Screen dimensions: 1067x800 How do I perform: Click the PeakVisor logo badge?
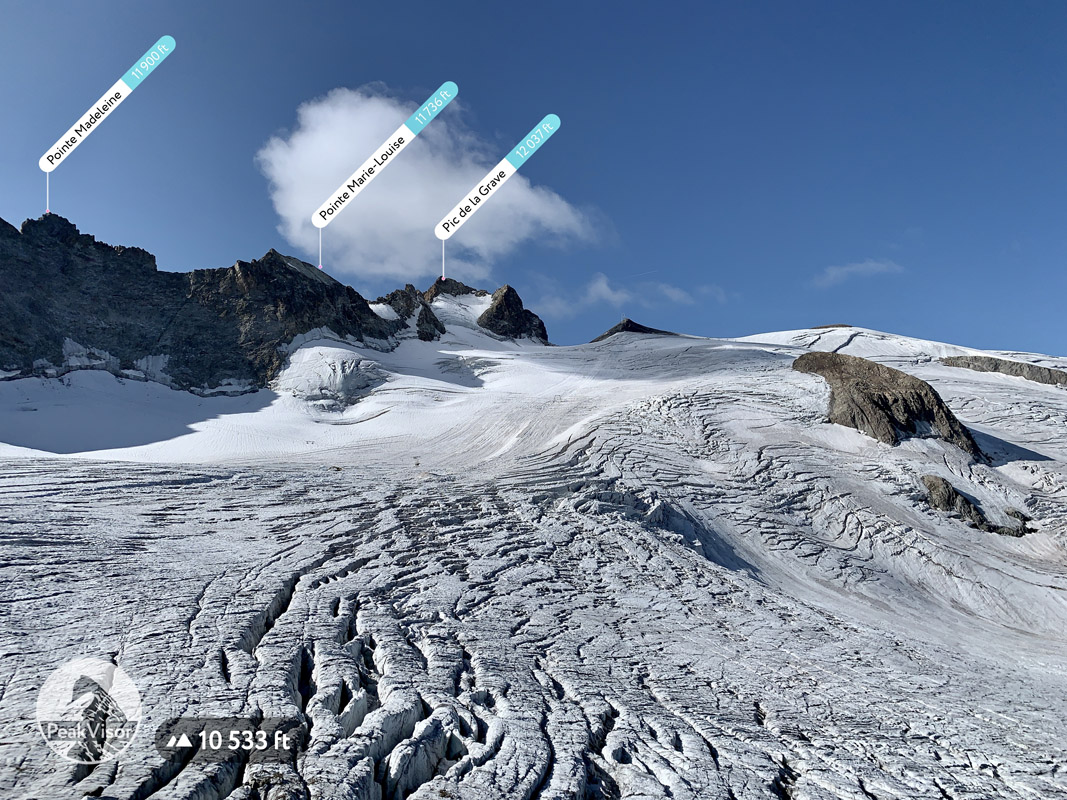88,710
